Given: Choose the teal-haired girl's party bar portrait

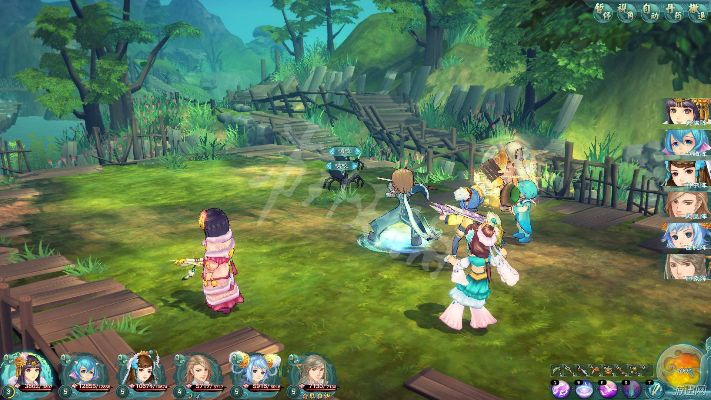Looking at the screenshot, I should (83, 371).
